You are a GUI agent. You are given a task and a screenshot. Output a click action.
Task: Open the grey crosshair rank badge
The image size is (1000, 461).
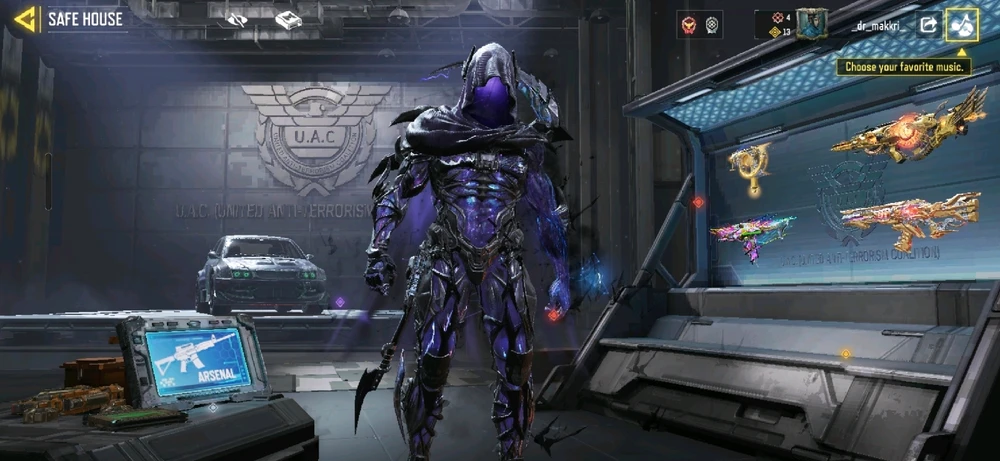click(712, 25)
